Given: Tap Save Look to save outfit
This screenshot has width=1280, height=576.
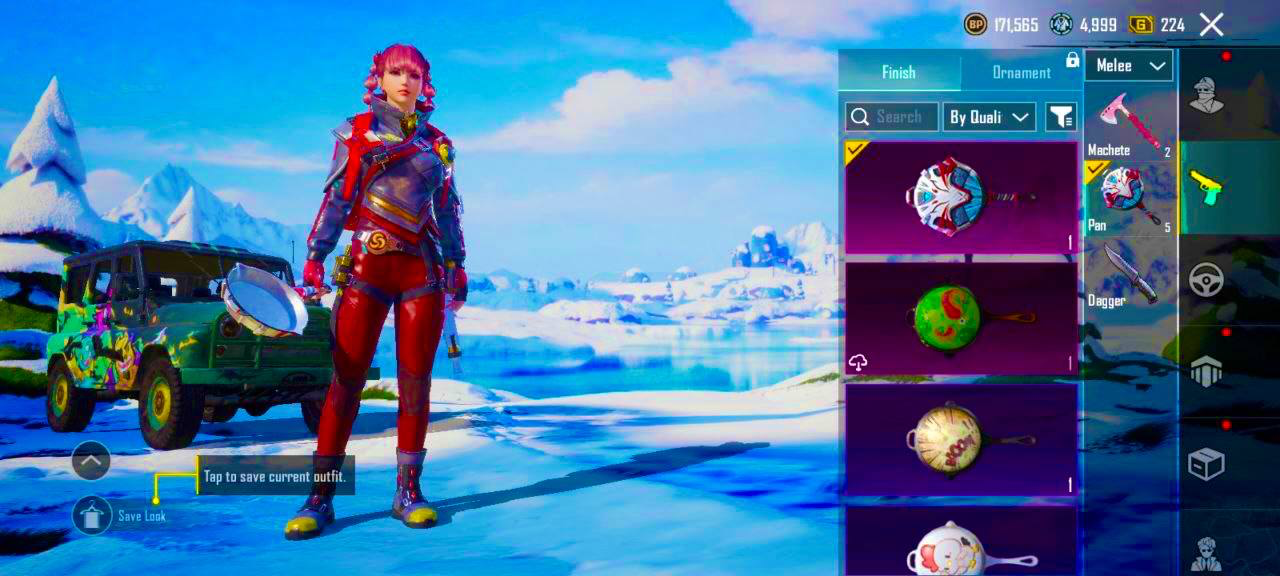Looking at the screenshot, I should [x=93, y=515].
